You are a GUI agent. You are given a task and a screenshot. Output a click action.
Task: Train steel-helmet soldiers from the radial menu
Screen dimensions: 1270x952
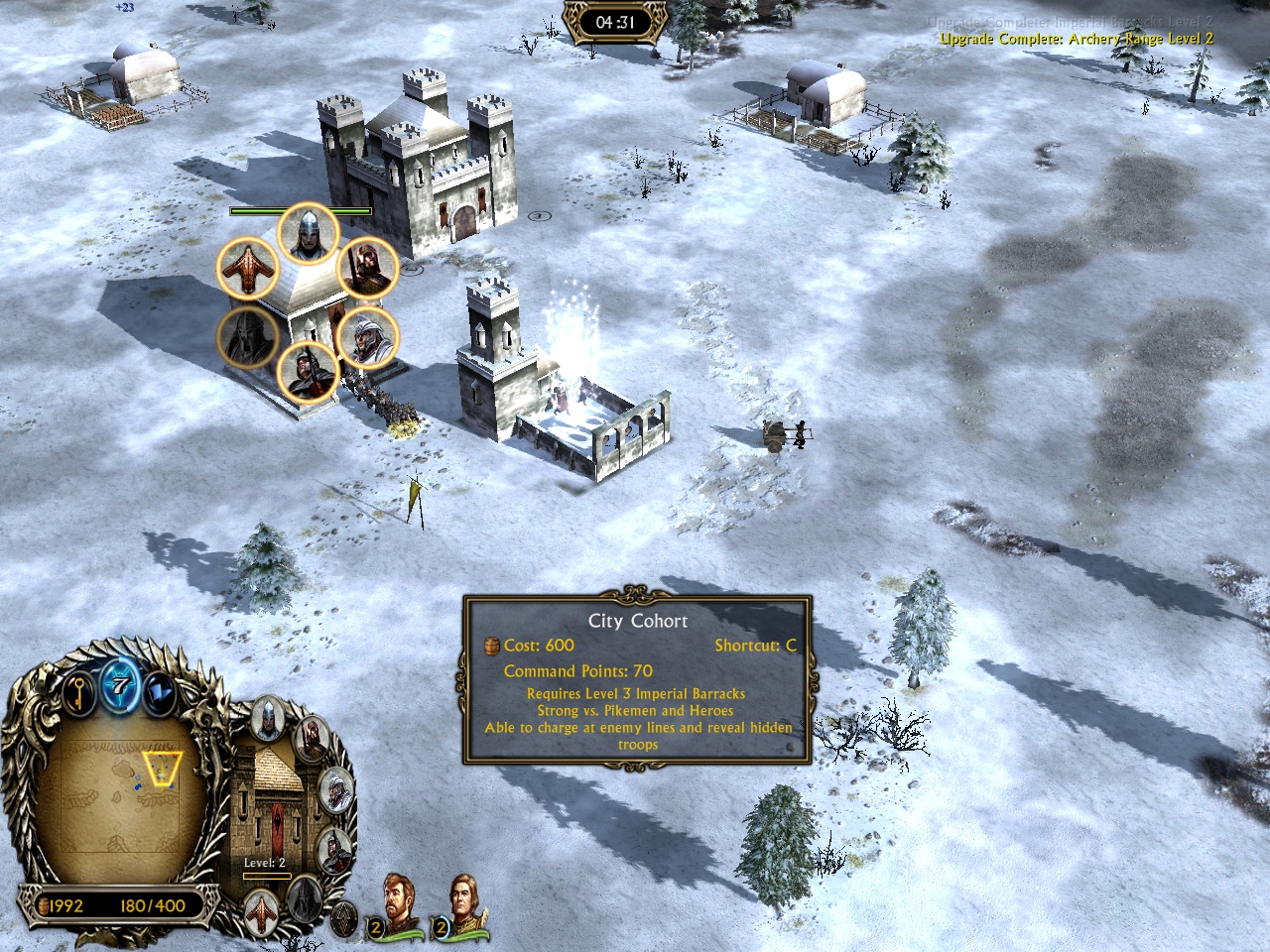click(309, 233)
